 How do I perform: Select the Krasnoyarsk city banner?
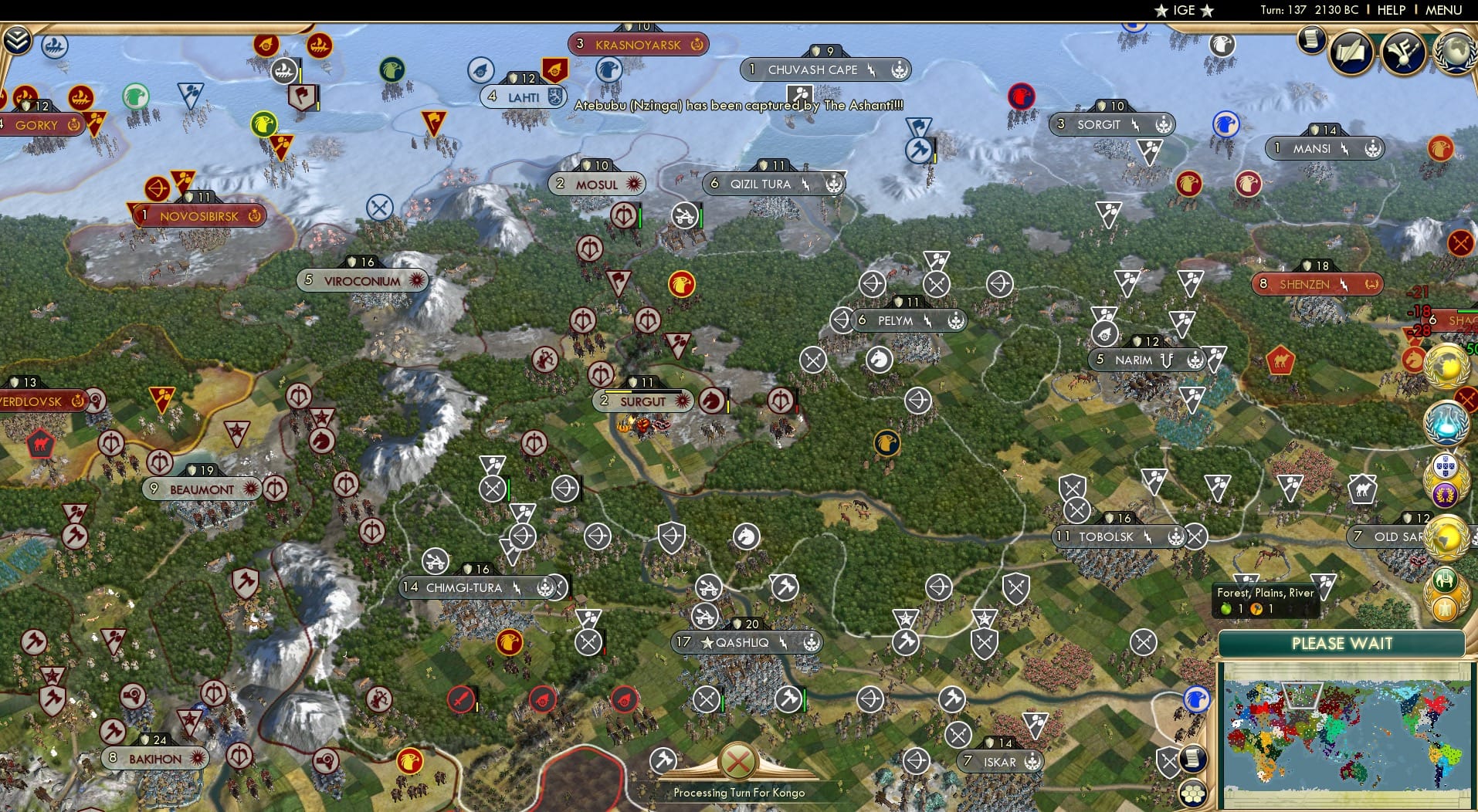[639, 45]
